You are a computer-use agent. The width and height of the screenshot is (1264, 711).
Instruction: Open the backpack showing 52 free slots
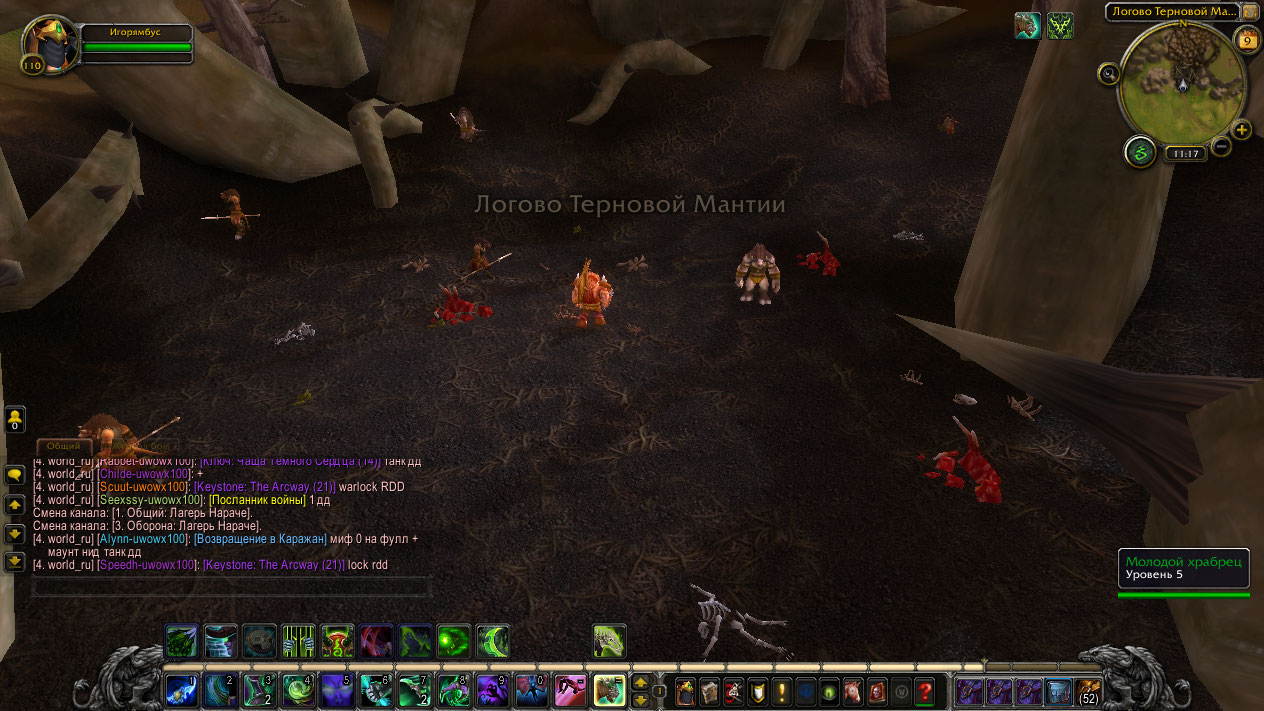tap(1087, 690)
